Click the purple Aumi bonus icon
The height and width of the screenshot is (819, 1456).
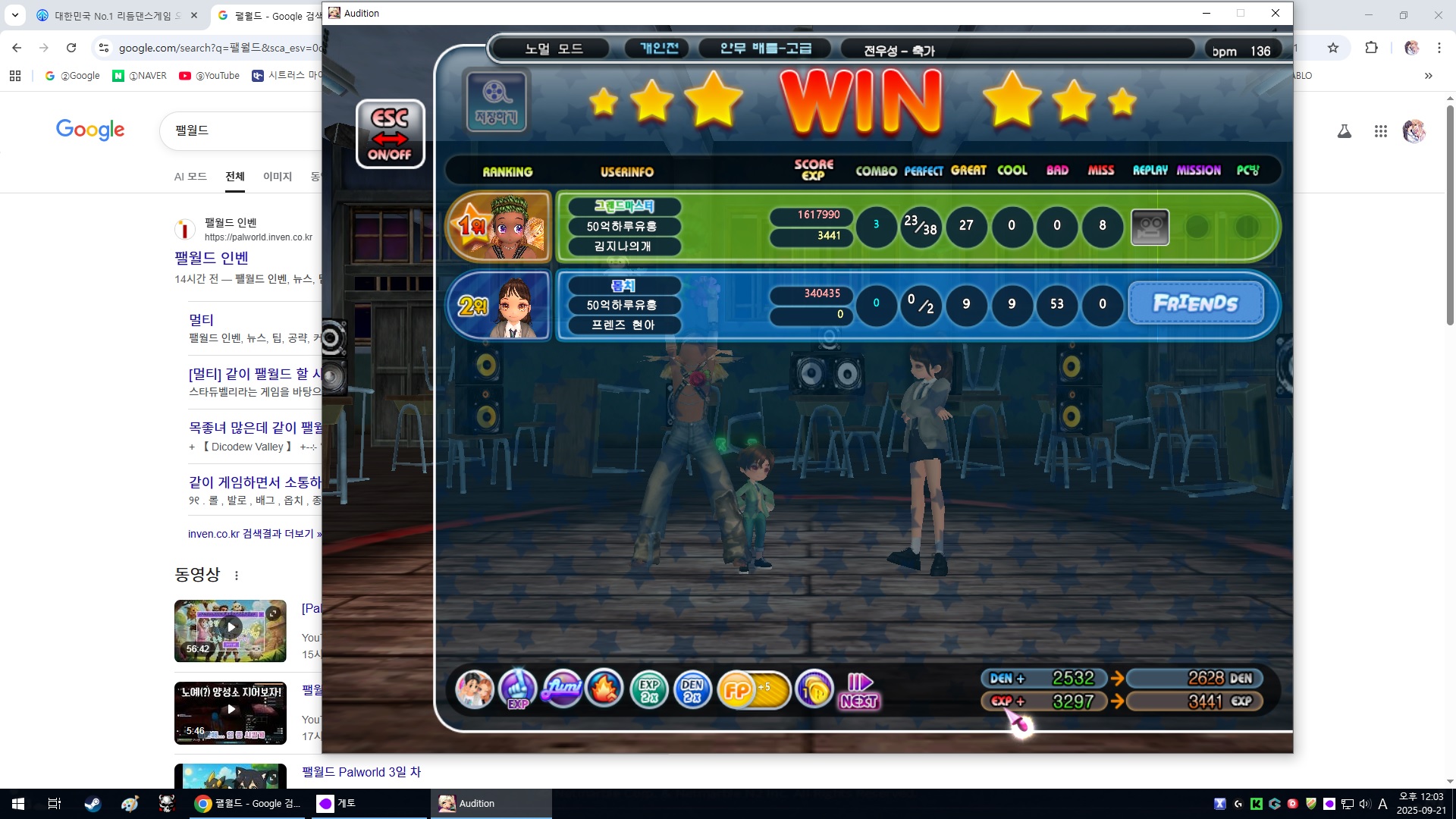click(562, 689)
